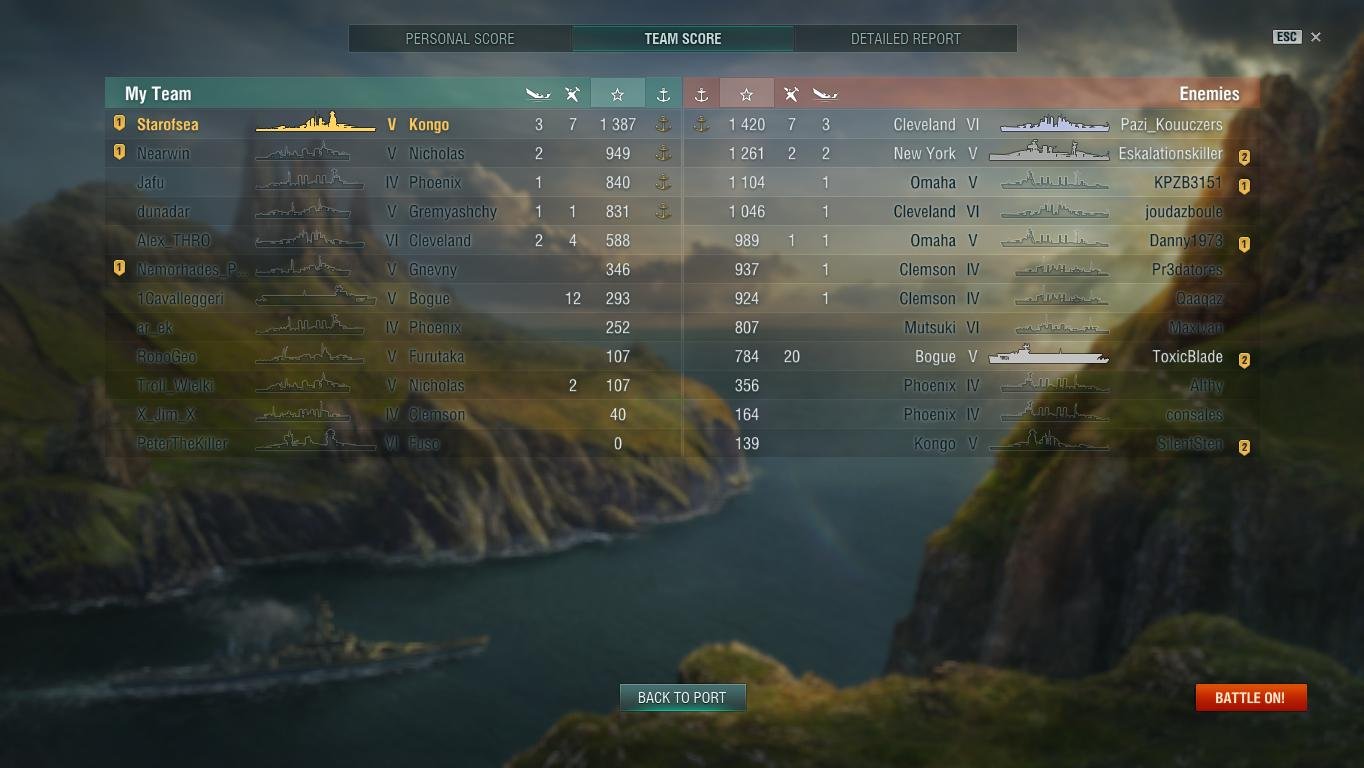Open the Detailed Report tab
The width and height of the screenshot is (1364, 768).
905,38
